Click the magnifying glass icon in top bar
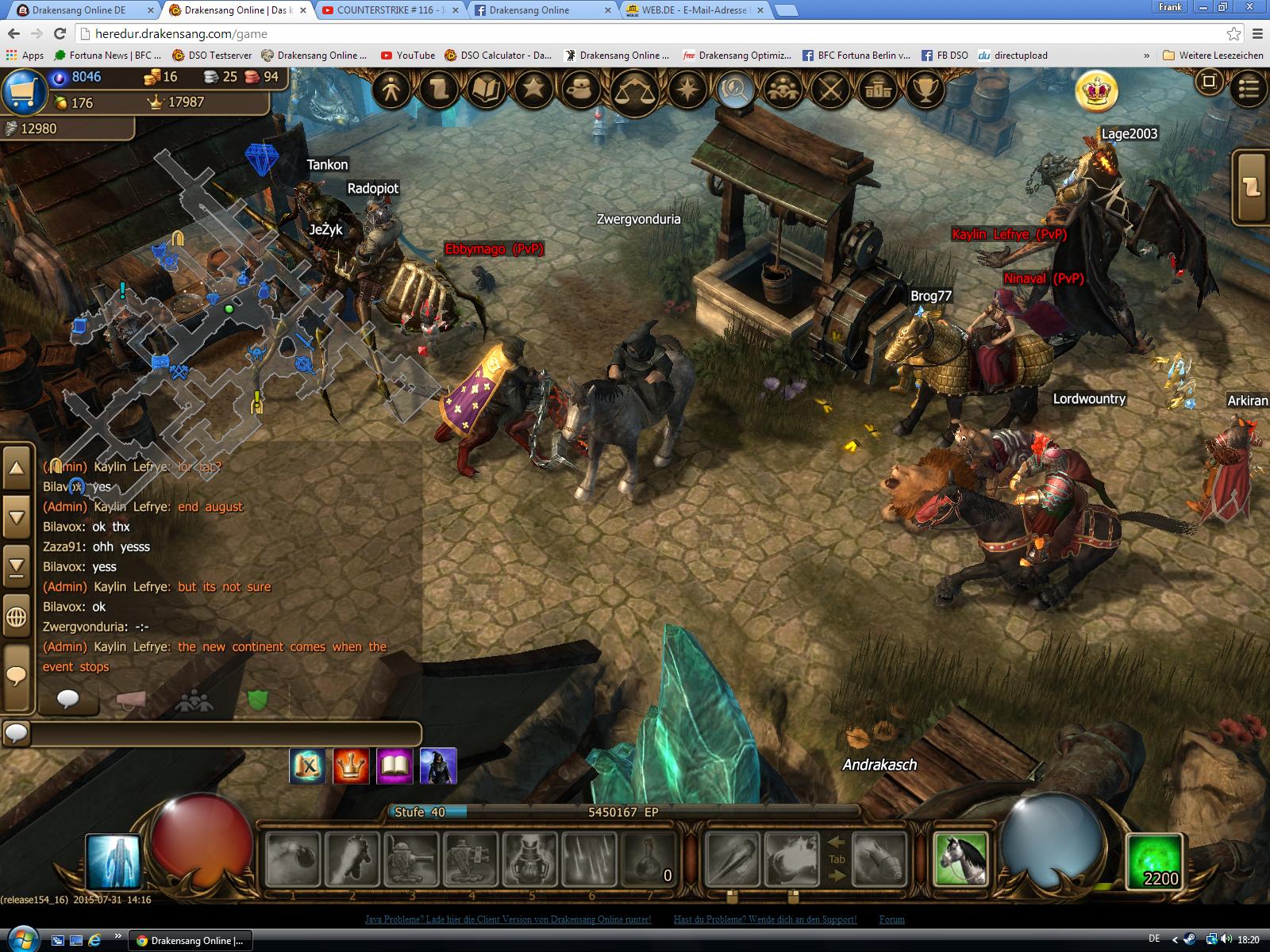Screen dimensions: 1270x952 [735, 90]
